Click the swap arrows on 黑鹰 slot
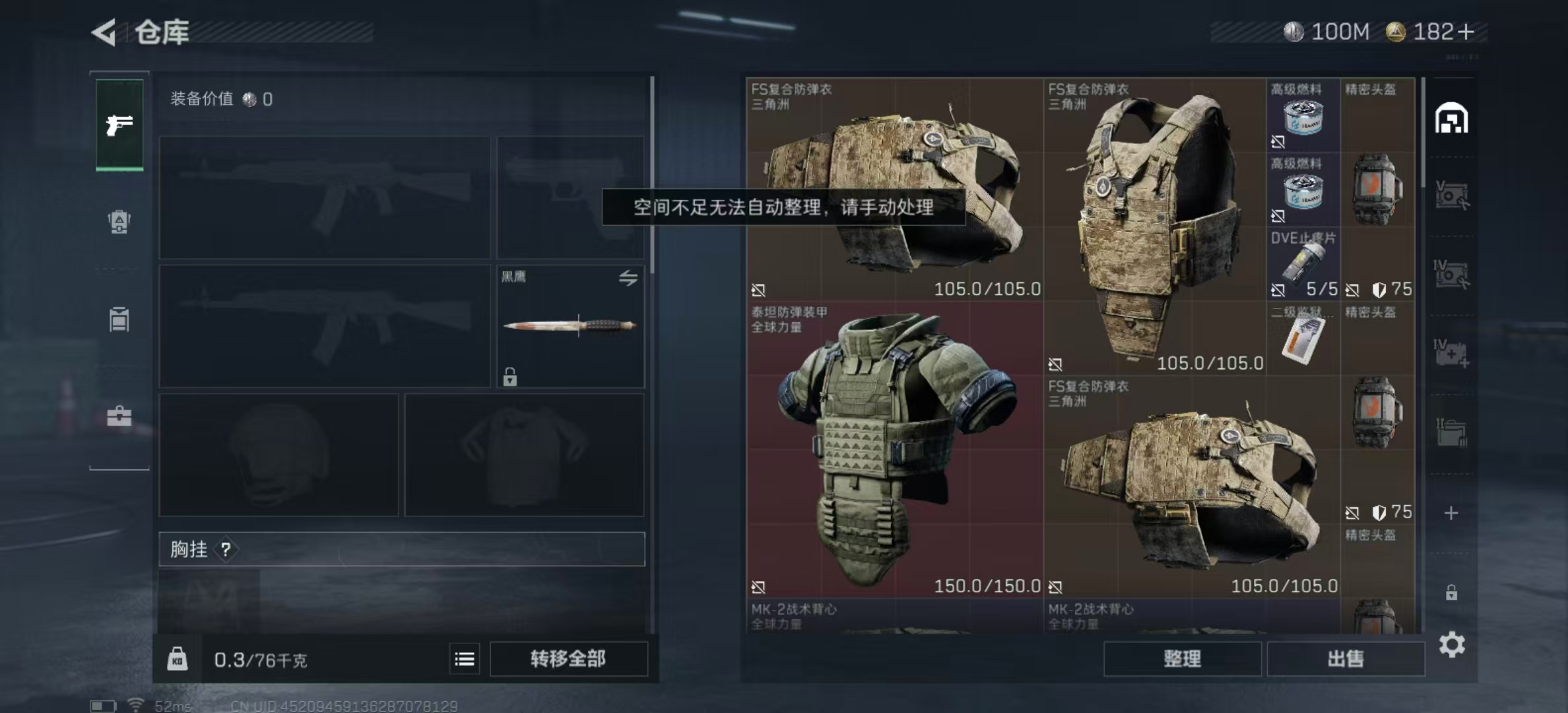The height and width of the screenshot is (713, 1568). tap(628, 278)
